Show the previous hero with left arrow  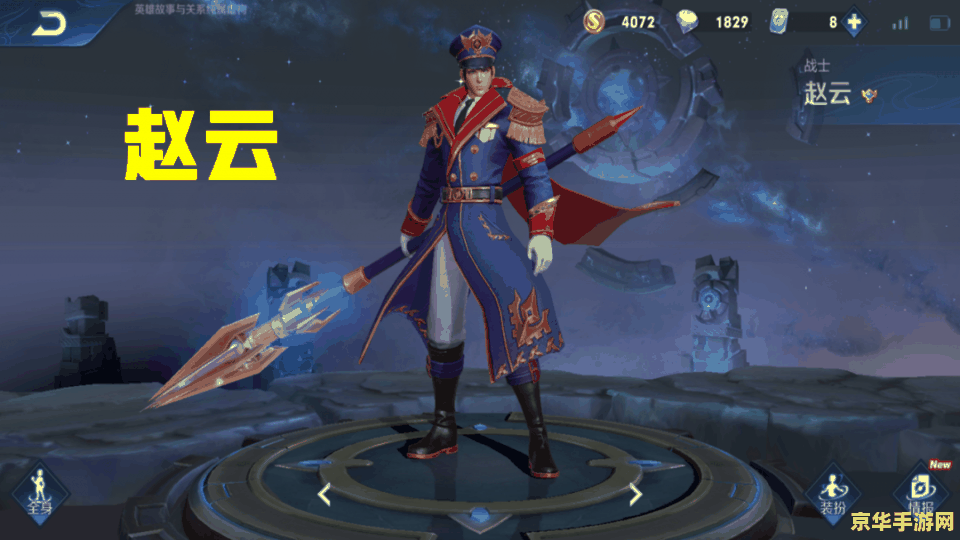pos(324,493)
